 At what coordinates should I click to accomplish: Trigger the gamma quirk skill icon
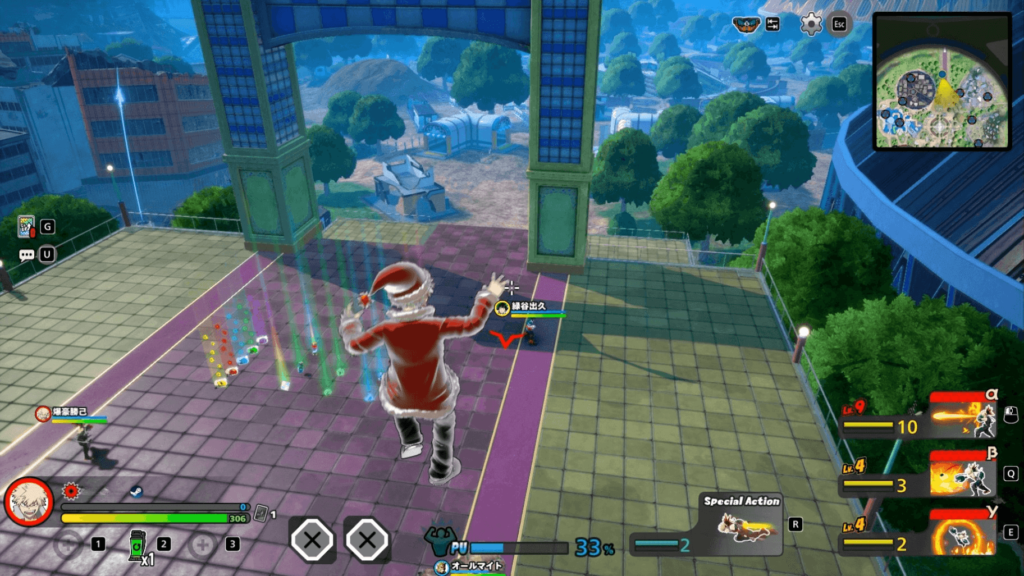964,532
